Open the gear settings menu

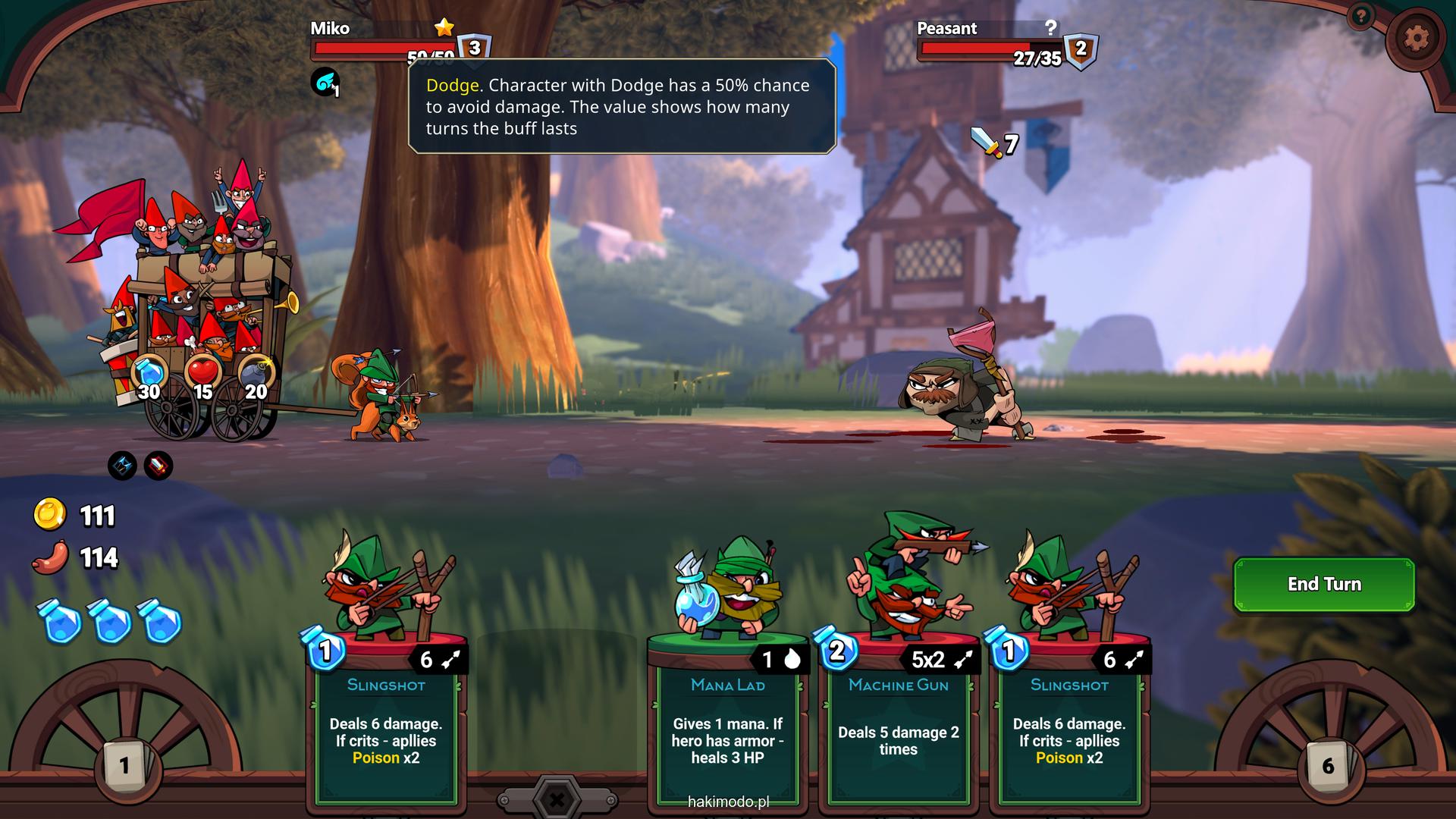pos(1416,38)
